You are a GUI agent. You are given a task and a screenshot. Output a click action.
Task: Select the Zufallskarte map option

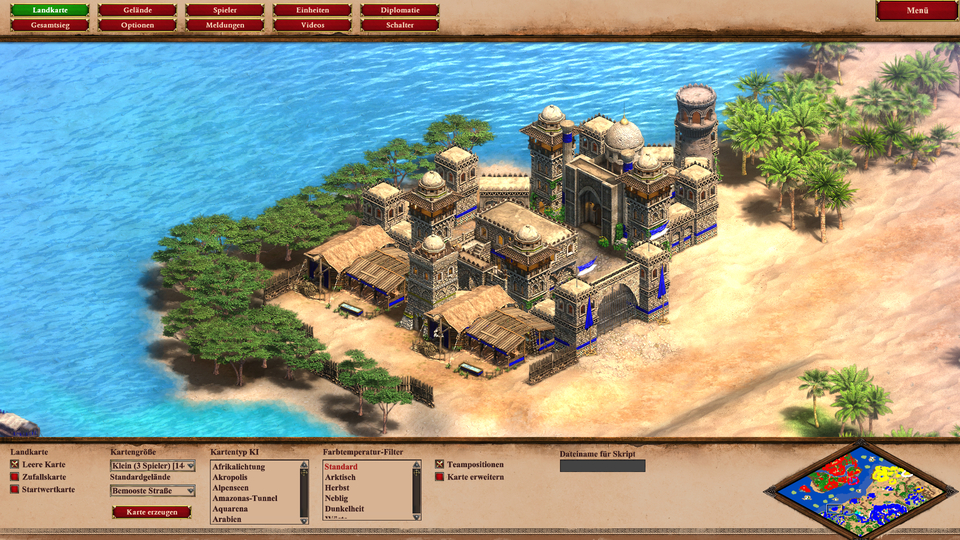point(15,477)
